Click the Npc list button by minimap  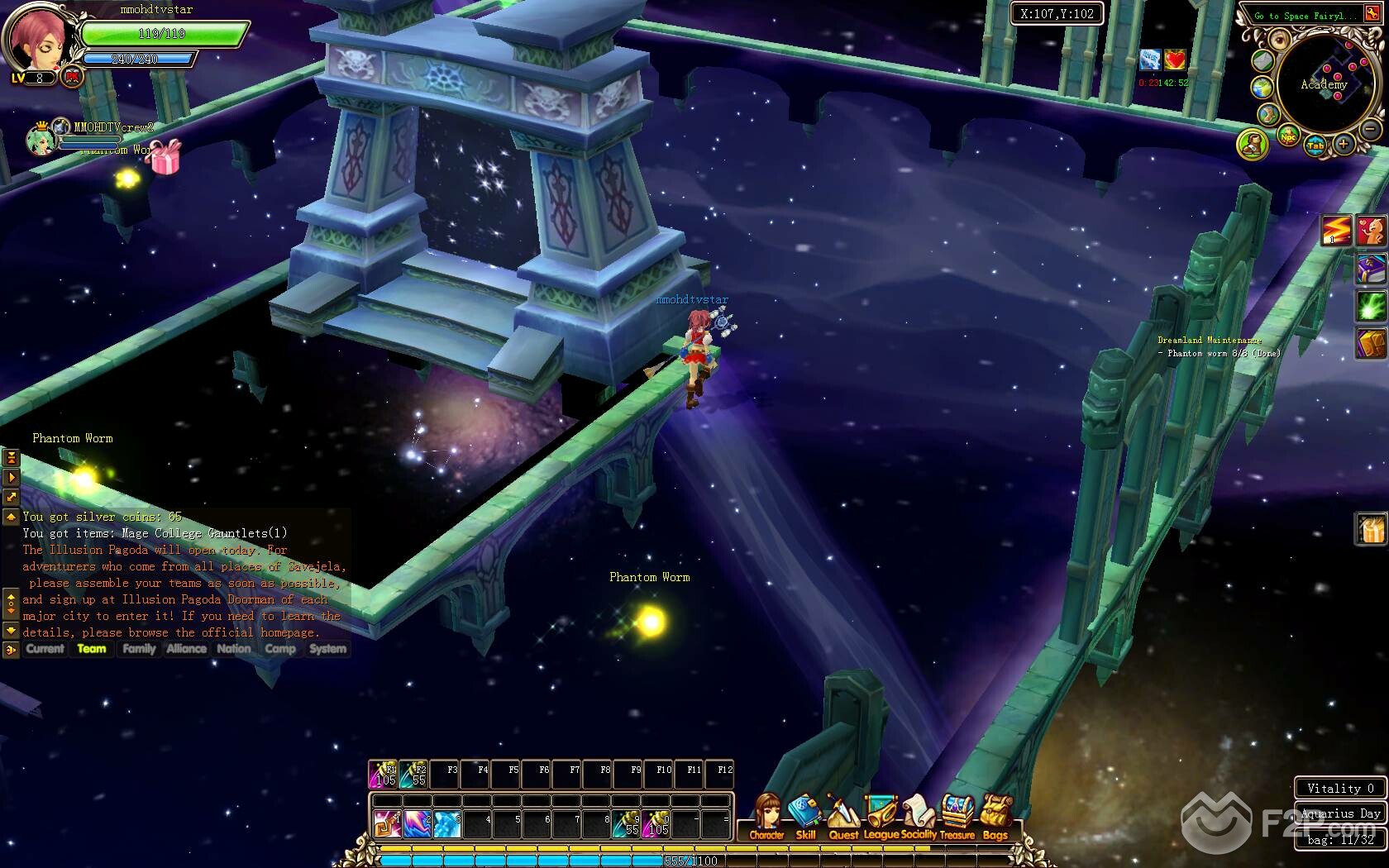[x=1288, y=136]
